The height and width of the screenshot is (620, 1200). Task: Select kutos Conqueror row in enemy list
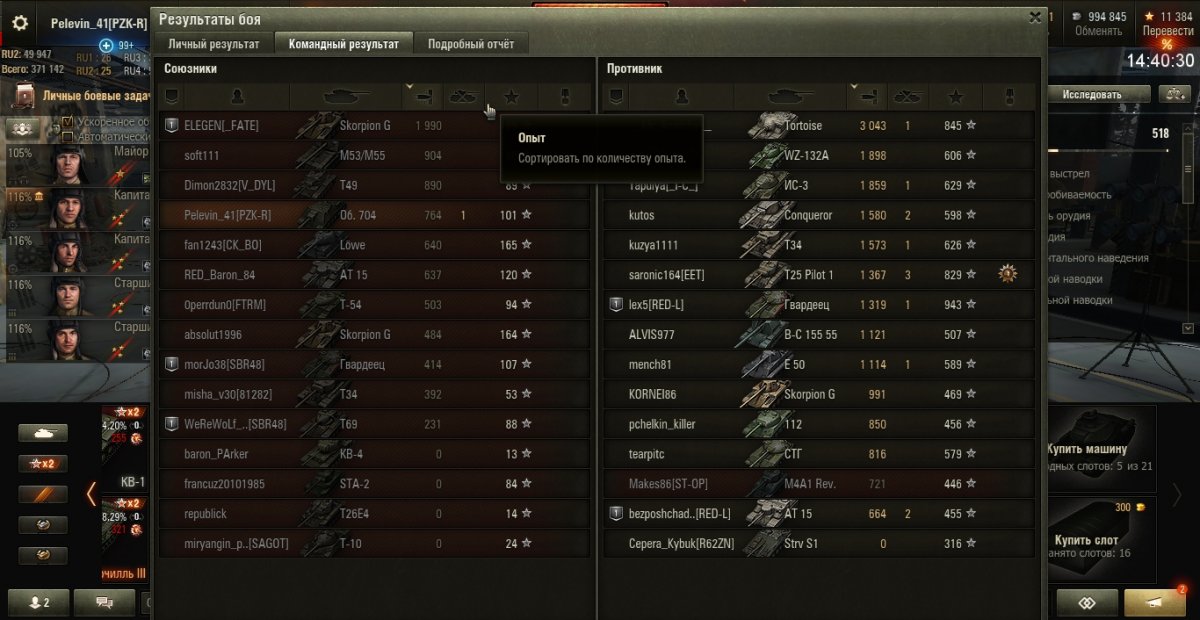pos(818,215)
